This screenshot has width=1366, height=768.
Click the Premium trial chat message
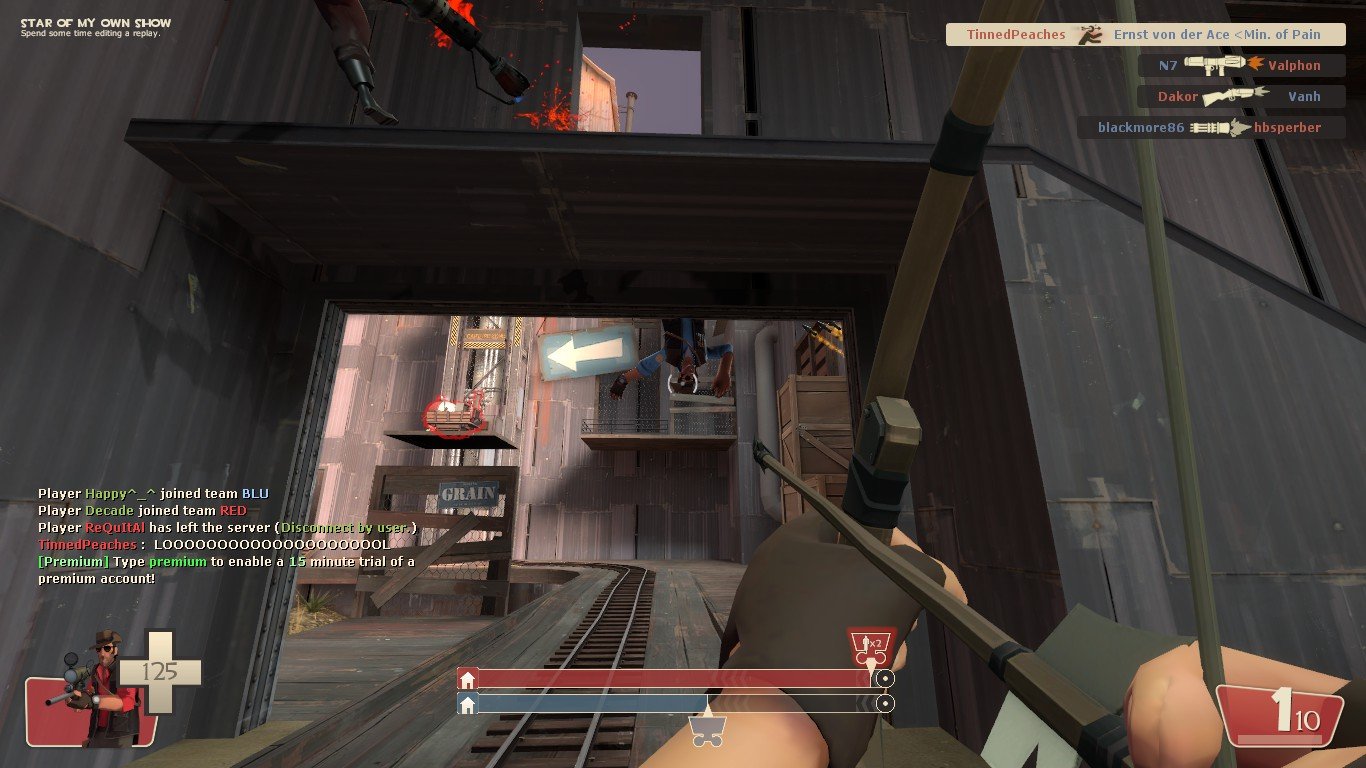click(x=226, y=570)
